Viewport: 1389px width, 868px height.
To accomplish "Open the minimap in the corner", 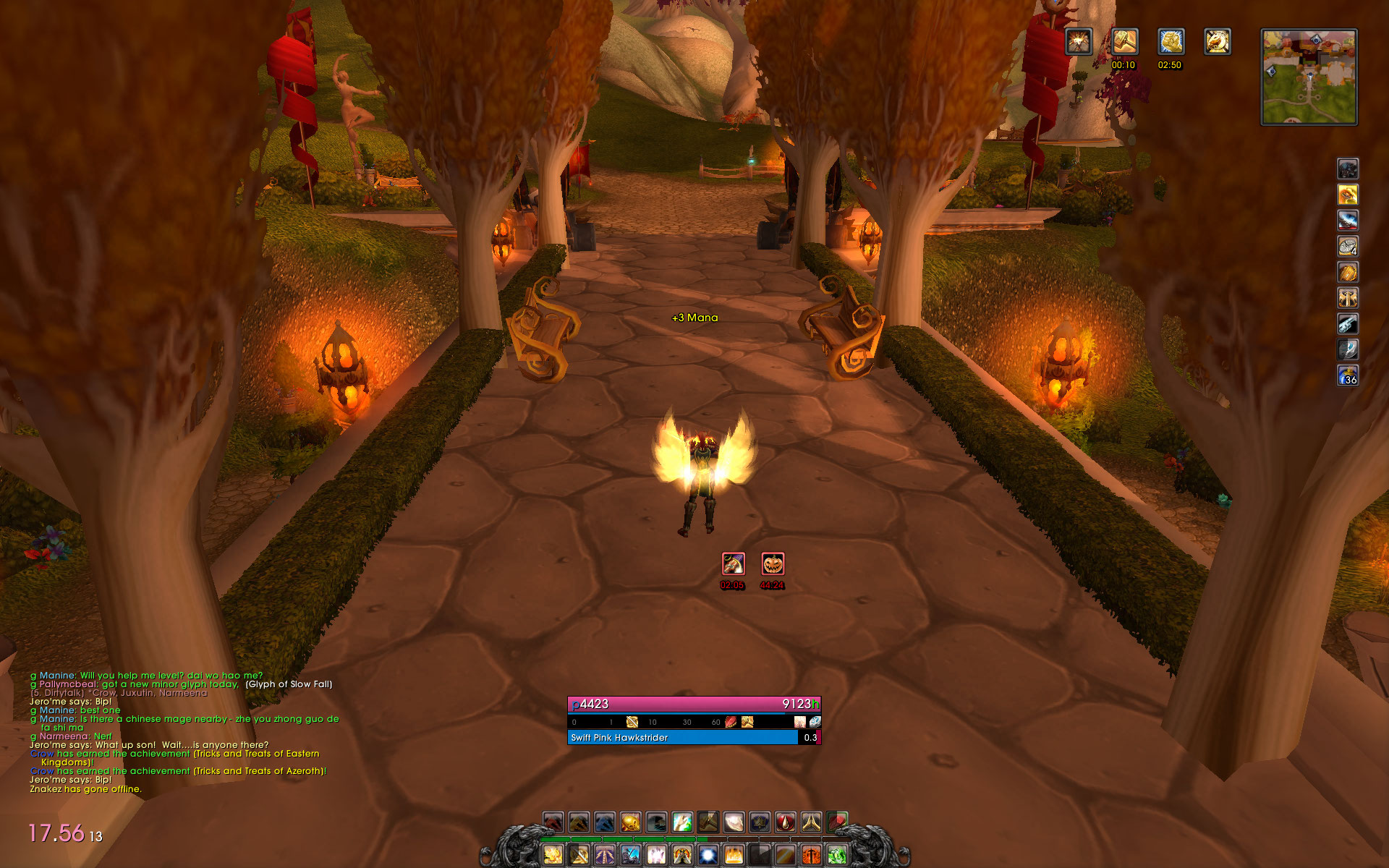I will [x=1309, y=77].
